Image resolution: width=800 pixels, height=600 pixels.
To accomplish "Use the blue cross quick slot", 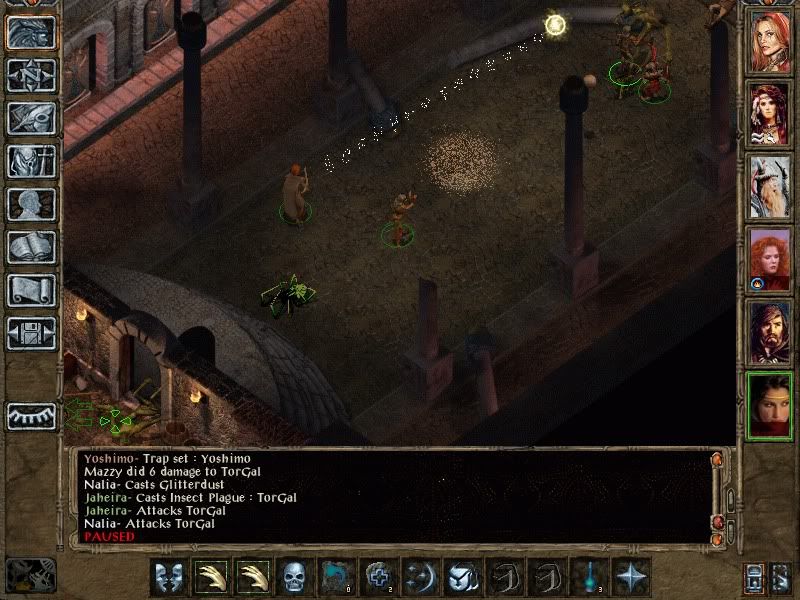I will (x=379, y=577).
